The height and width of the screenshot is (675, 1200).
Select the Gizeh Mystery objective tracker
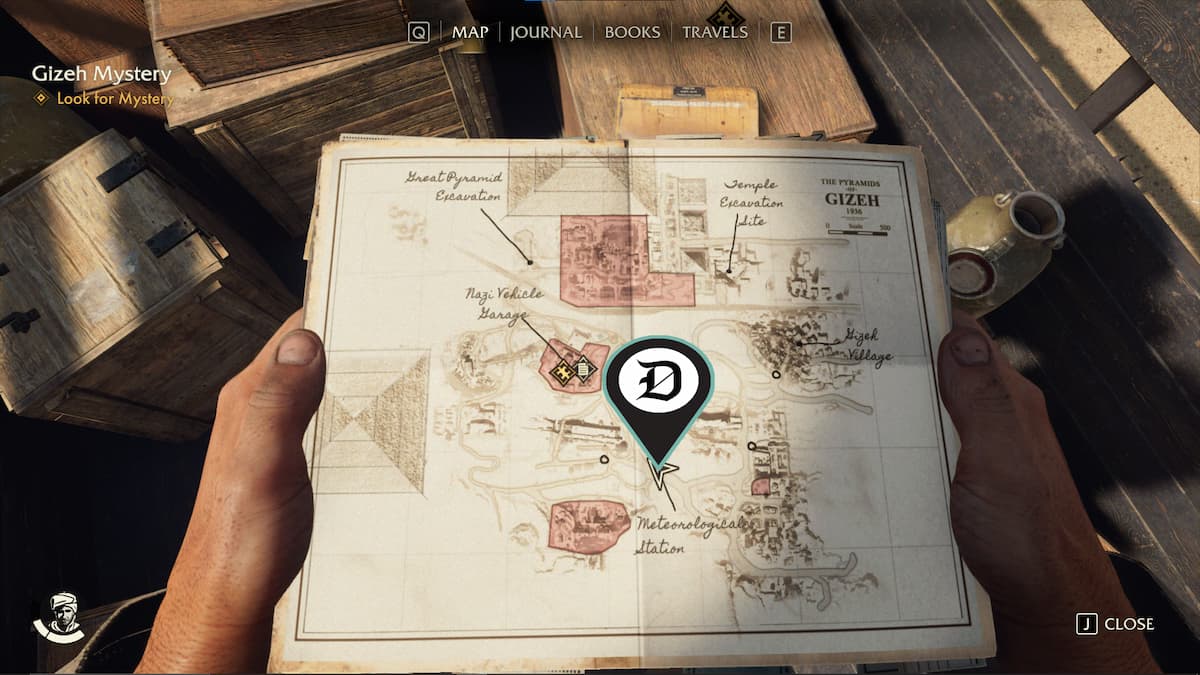(101, 74)
